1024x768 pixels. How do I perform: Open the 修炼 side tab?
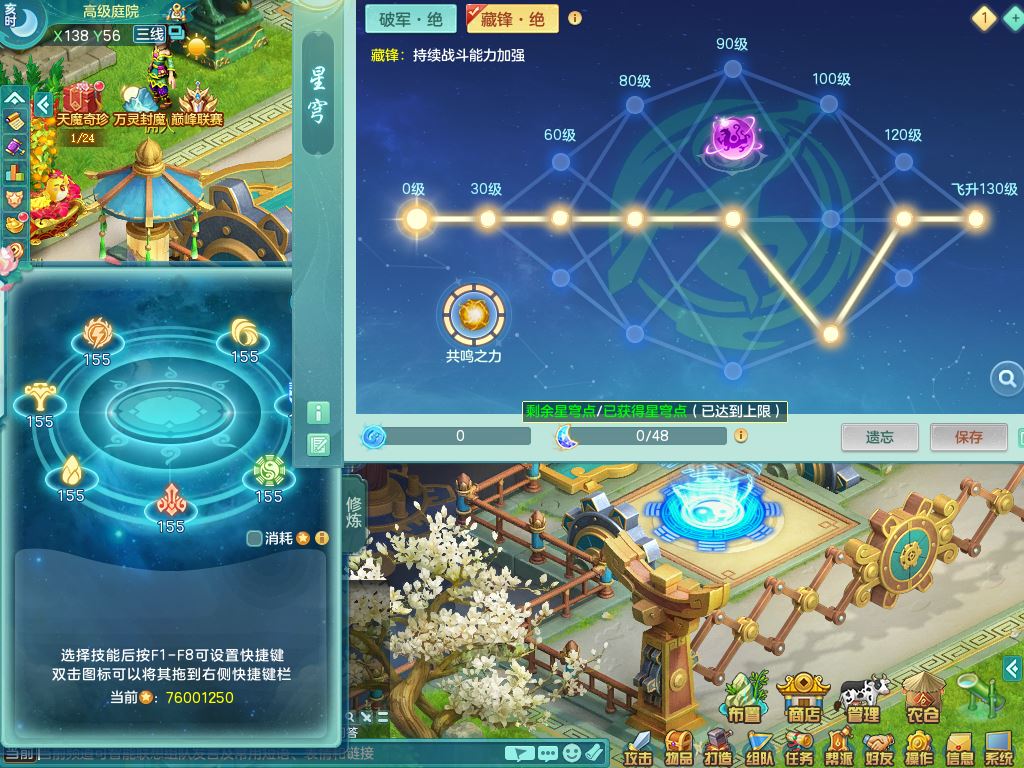[355, 512]
